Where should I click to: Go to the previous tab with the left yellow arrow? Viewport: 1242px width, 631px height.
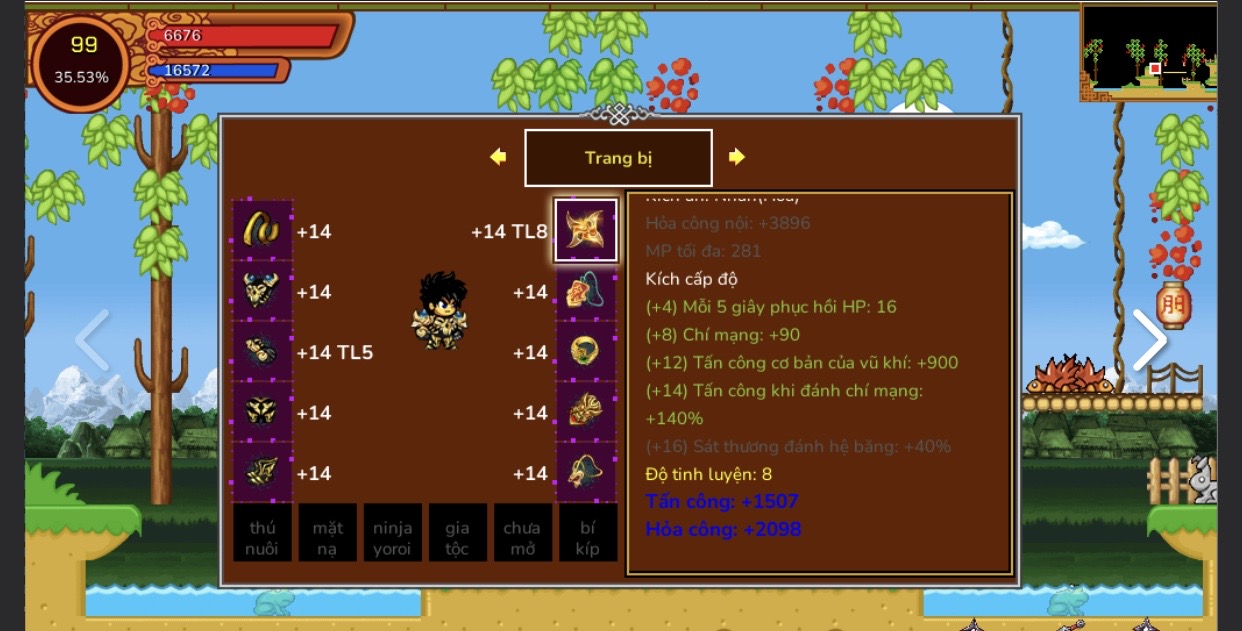point(498,157)
